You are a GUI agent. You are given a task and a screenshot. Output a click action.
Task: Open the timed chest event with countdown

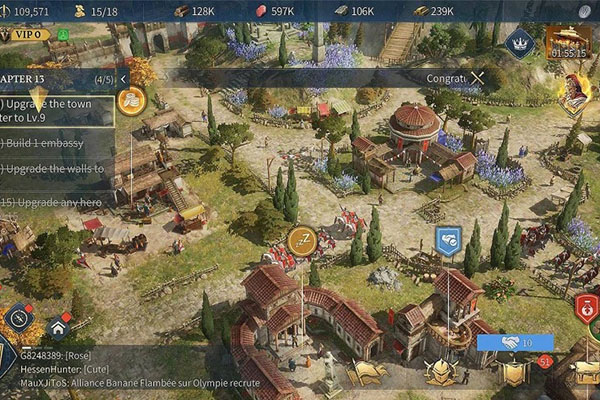click(566, 42)
